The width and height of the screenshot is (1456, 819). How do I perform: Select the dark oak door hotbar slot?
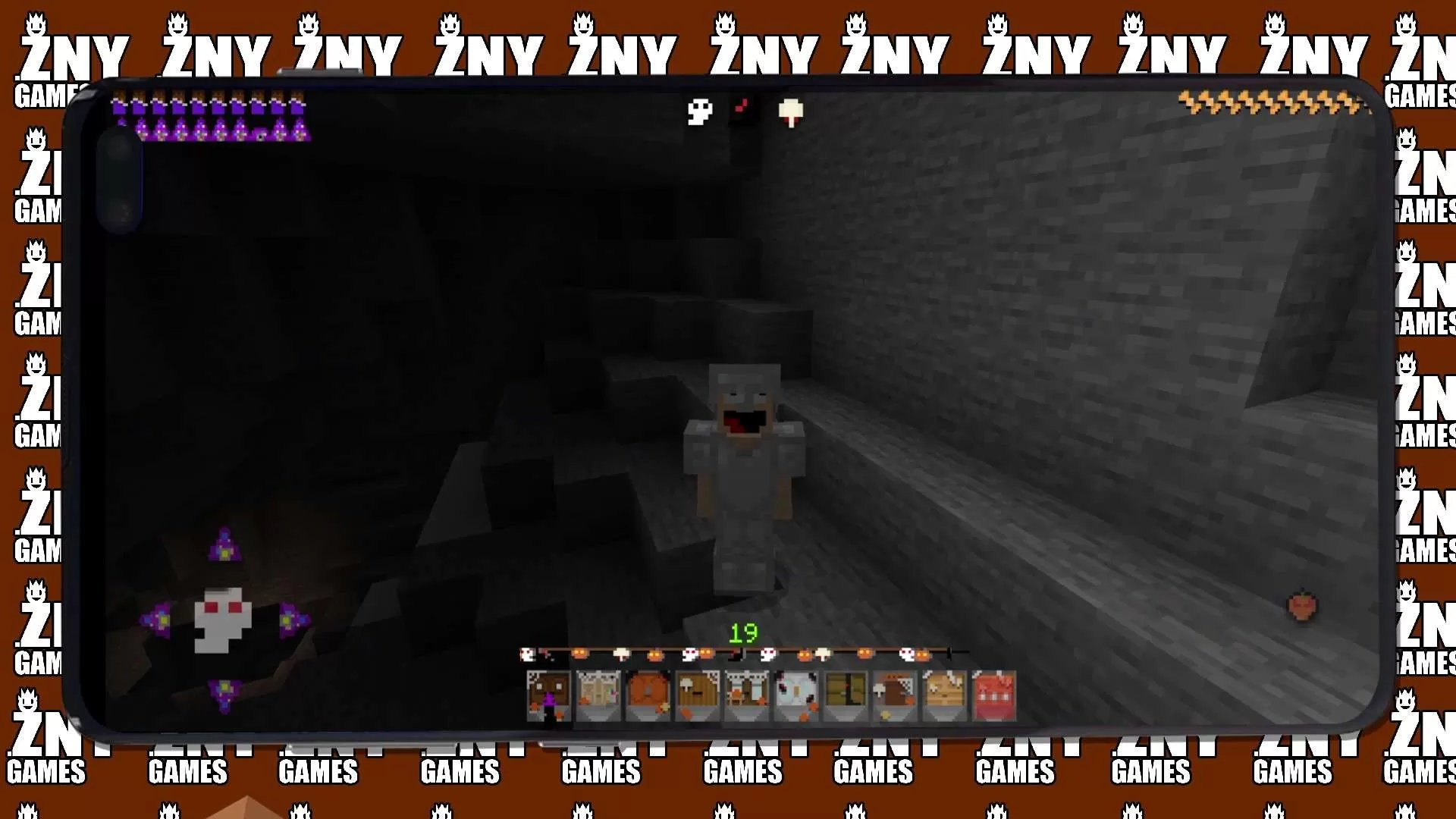pos(548,695)
